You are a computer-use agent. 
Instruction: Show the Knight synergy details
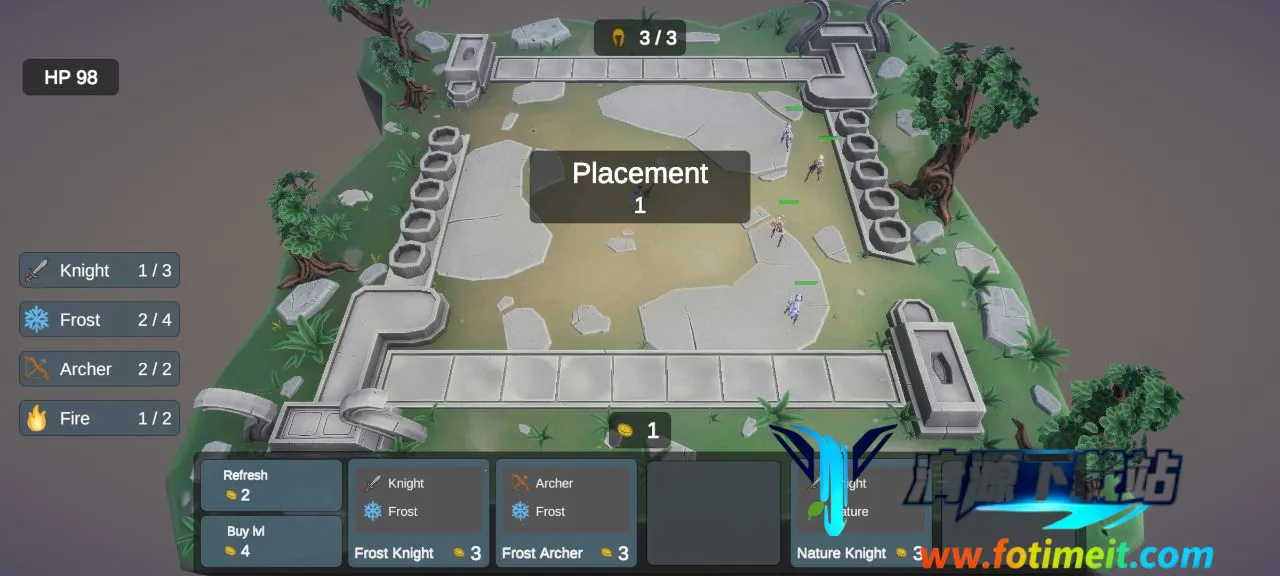(99, 270)
